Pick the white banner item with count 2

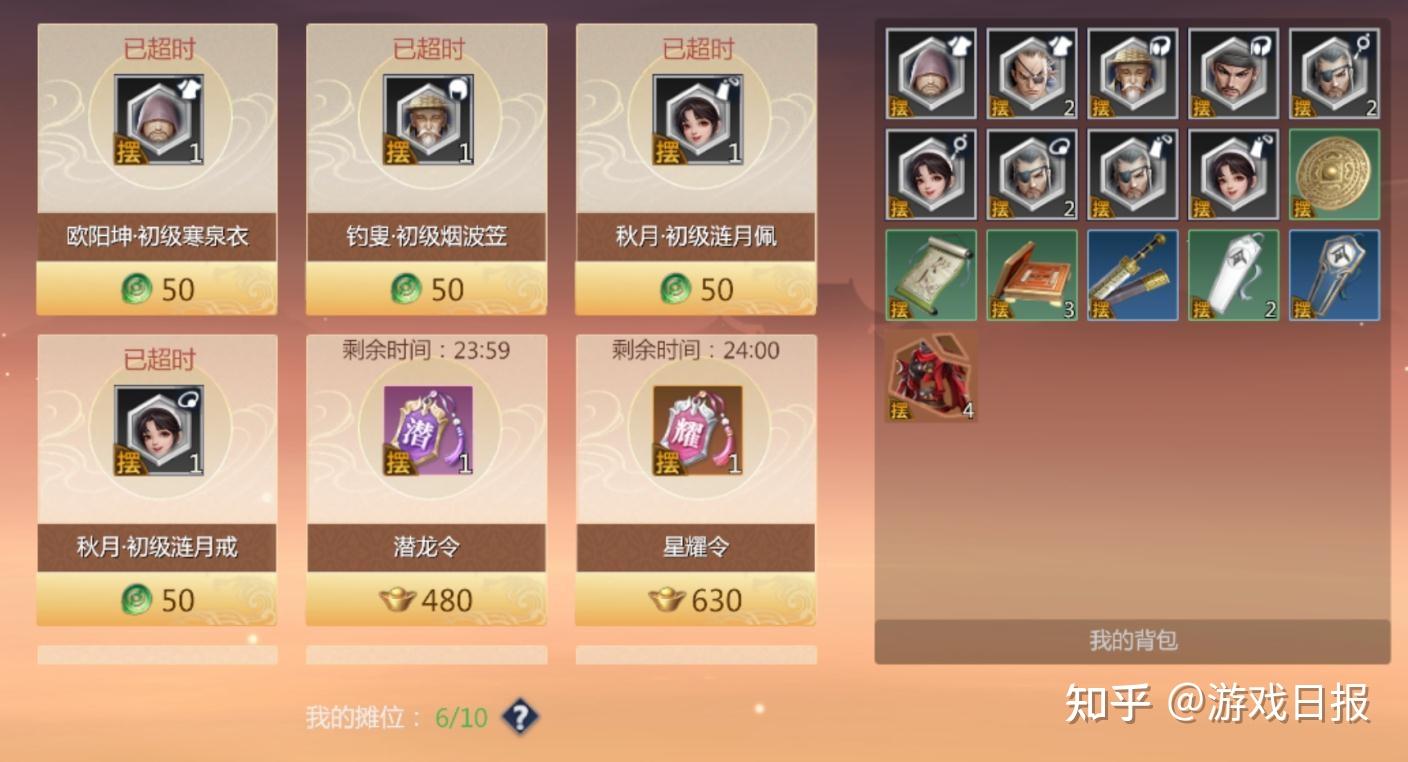coord(1234,275)
